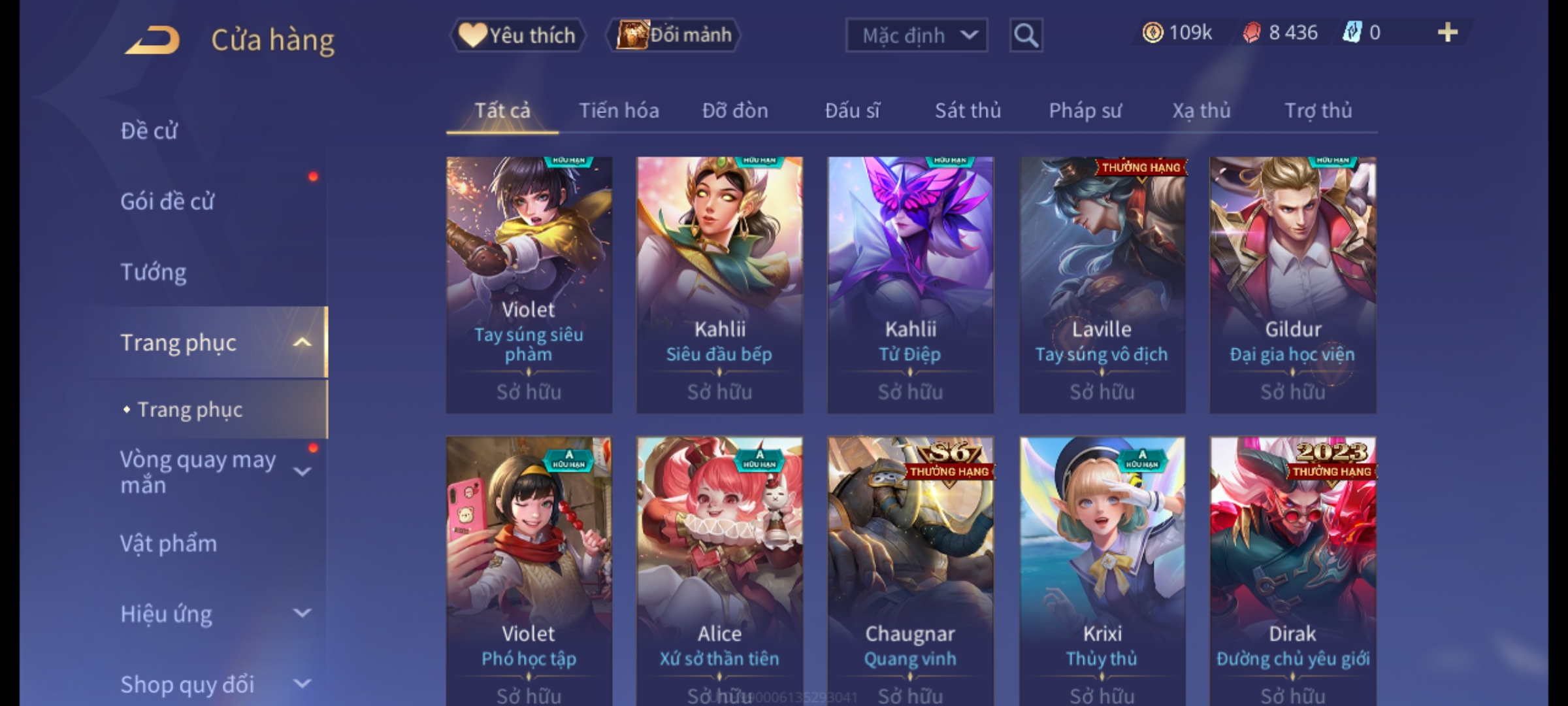Open the Đổi mảnh fragment exchange
Viewport: 1568px width, 706px height.
click(x=674, y=35)
